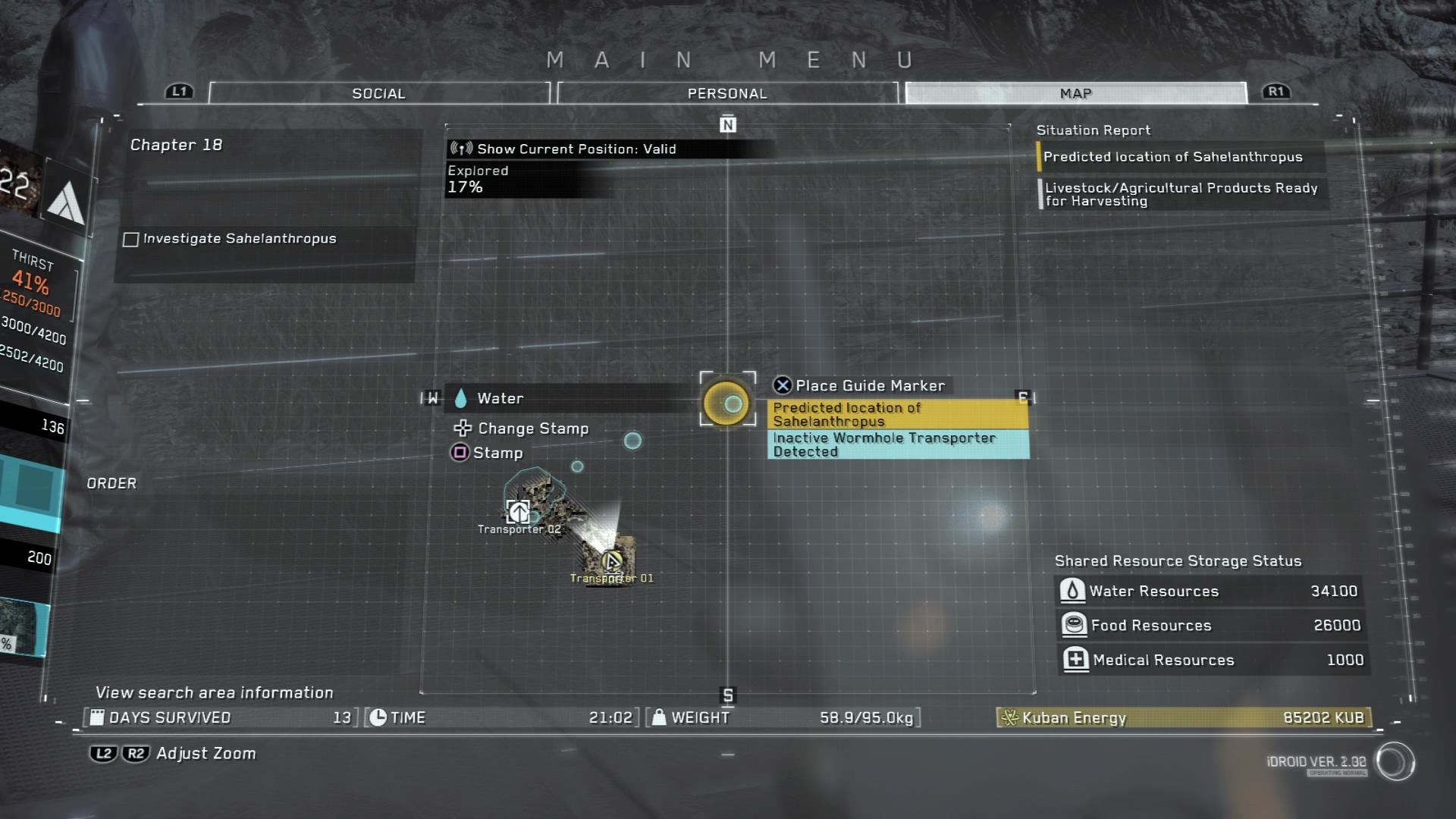Image resolution: width=1456 pixels, height=819 pixels.
Task: Toggle Show Current Position signal indicator
Action: (463, 149)
